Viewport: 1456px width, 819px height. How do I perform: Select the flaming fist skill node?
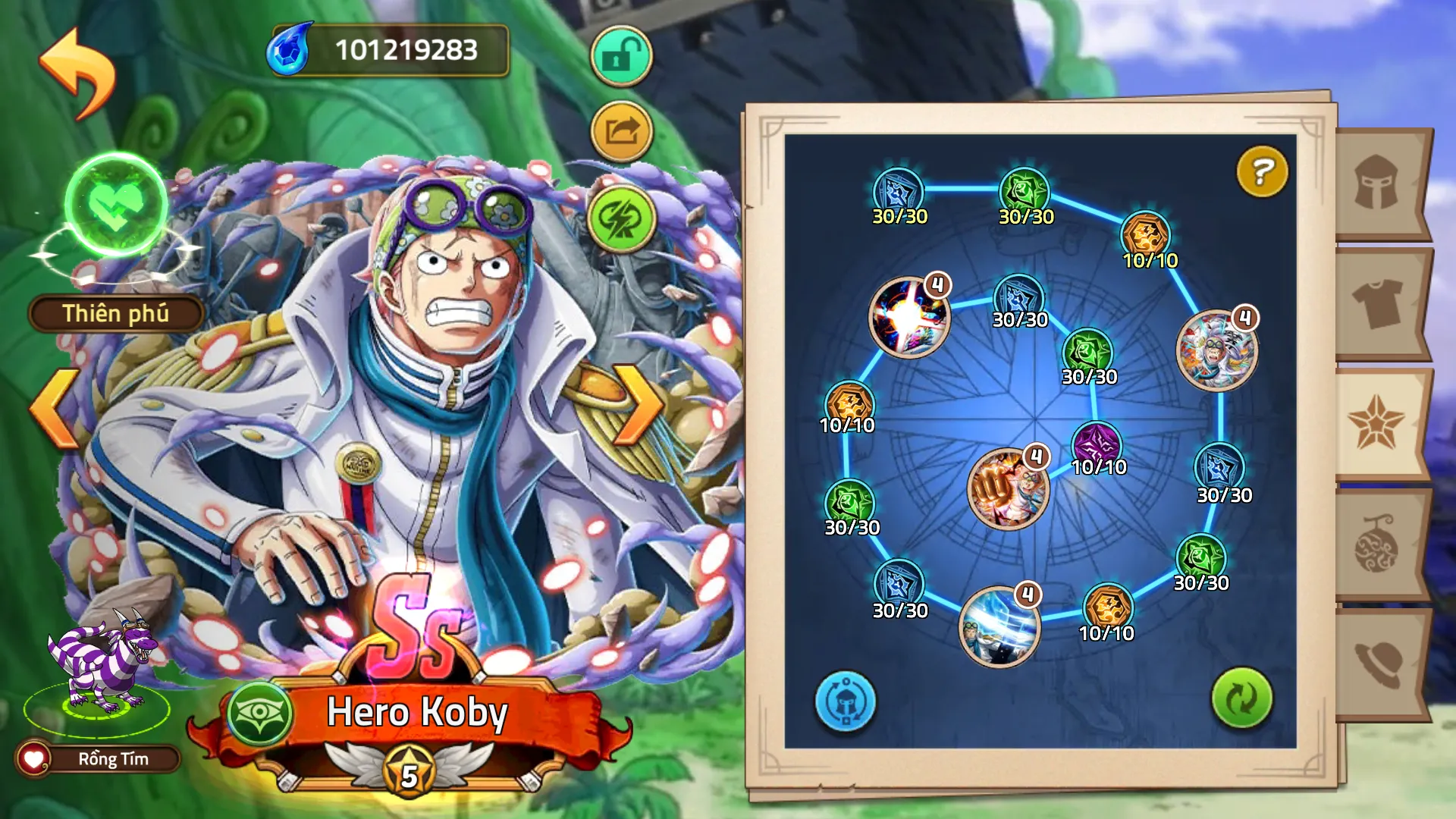pyautogui.click(x=1008, y=489)
